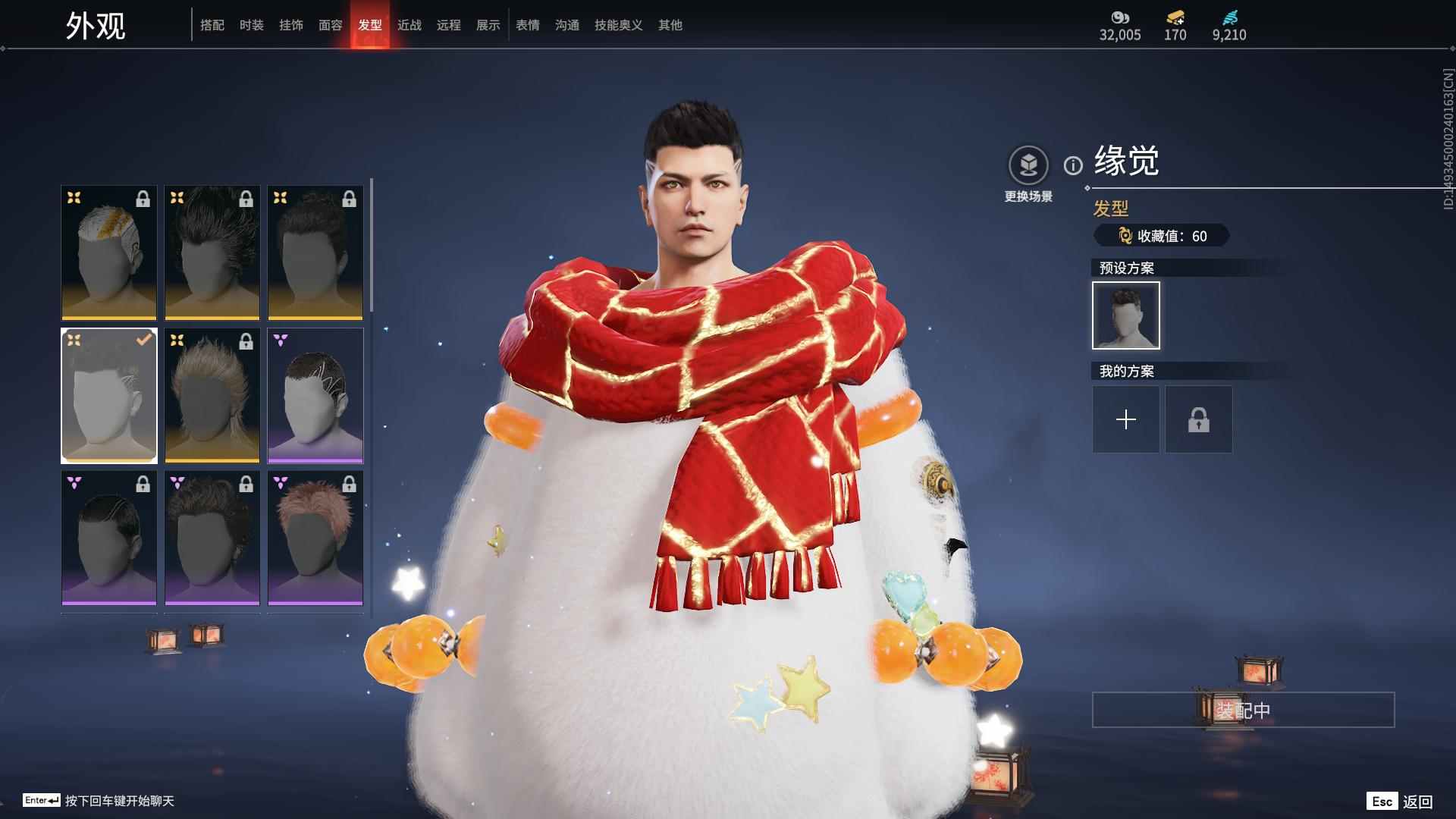Open the info icon beside 缘觉
Image resolution: width=1456 pixels, height=819 pixels.
(1073, 165)
